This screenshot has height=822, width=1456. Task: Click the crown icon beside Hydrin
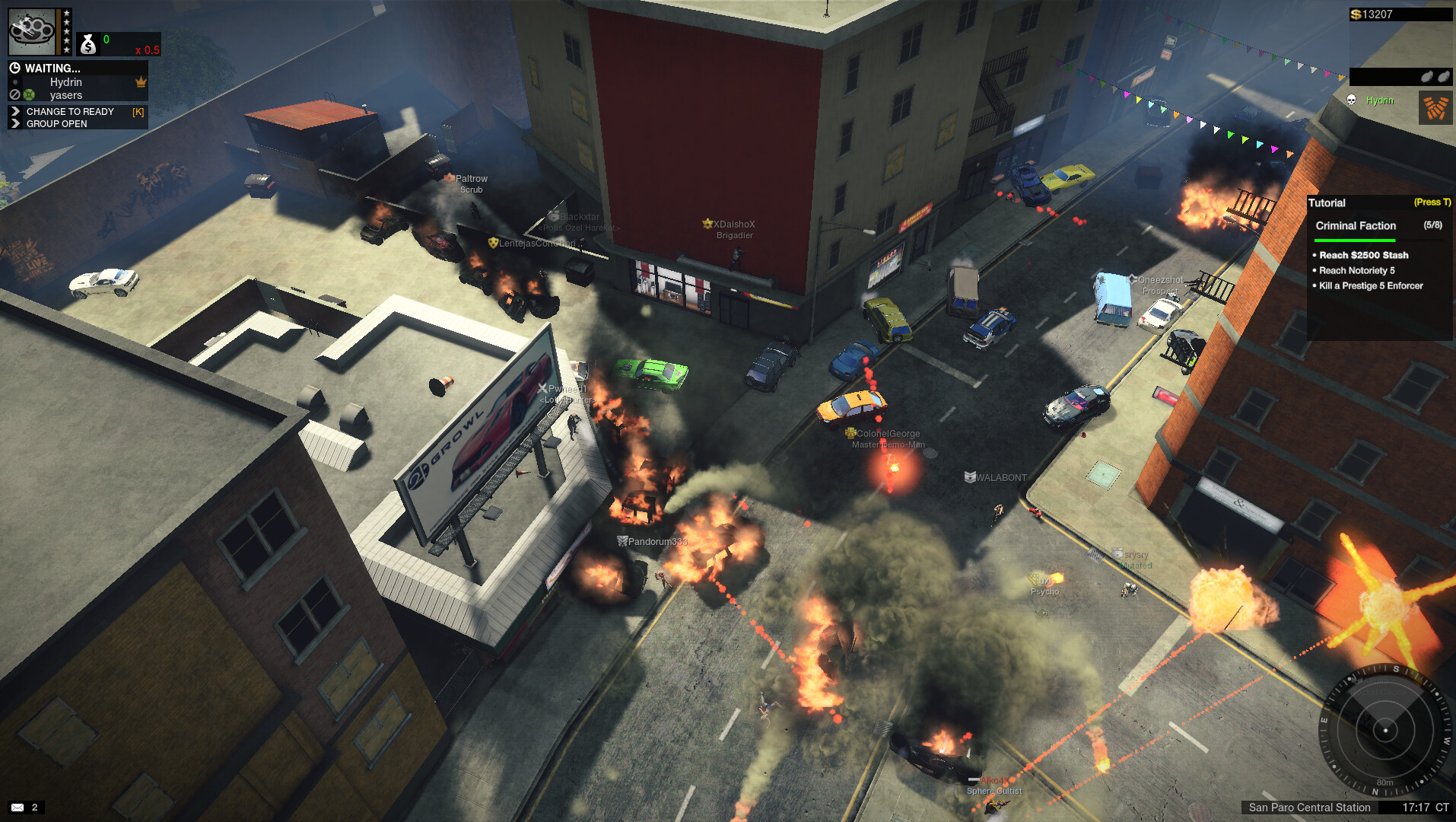click(141, 81)
